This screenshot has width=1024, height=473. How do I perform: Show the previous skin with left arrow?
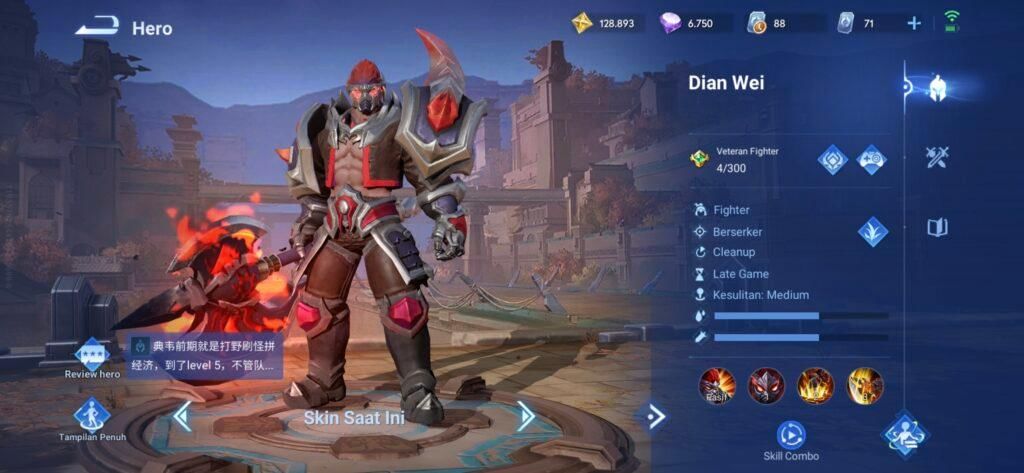coord(182,416)
